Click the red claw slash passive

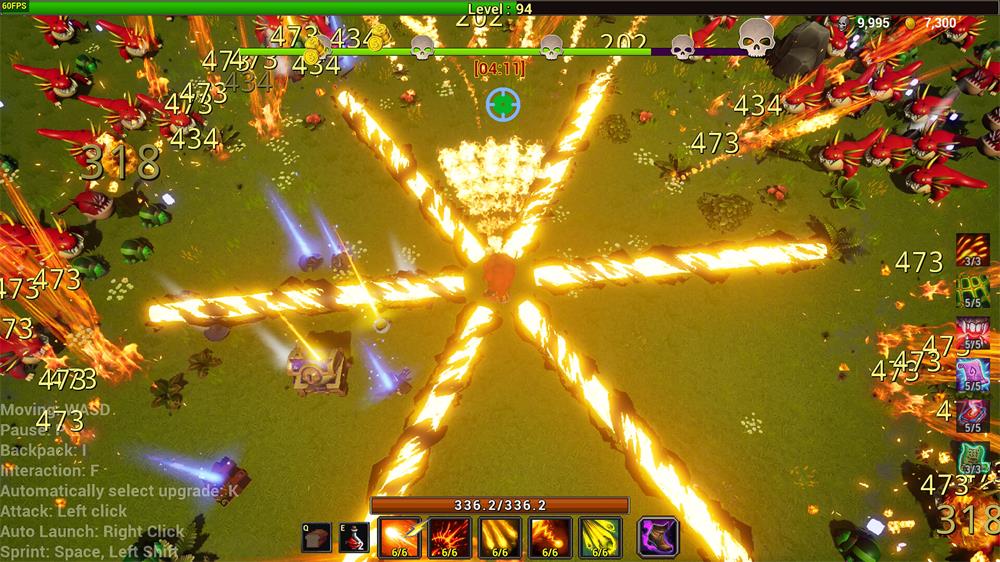(x=973, y=250)
